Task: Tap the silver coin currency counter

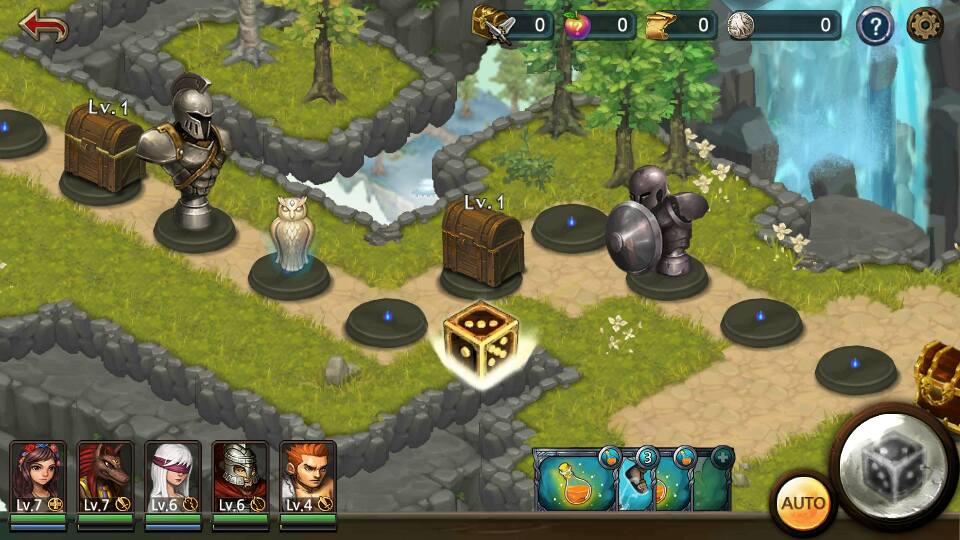Action: [783, 25]
